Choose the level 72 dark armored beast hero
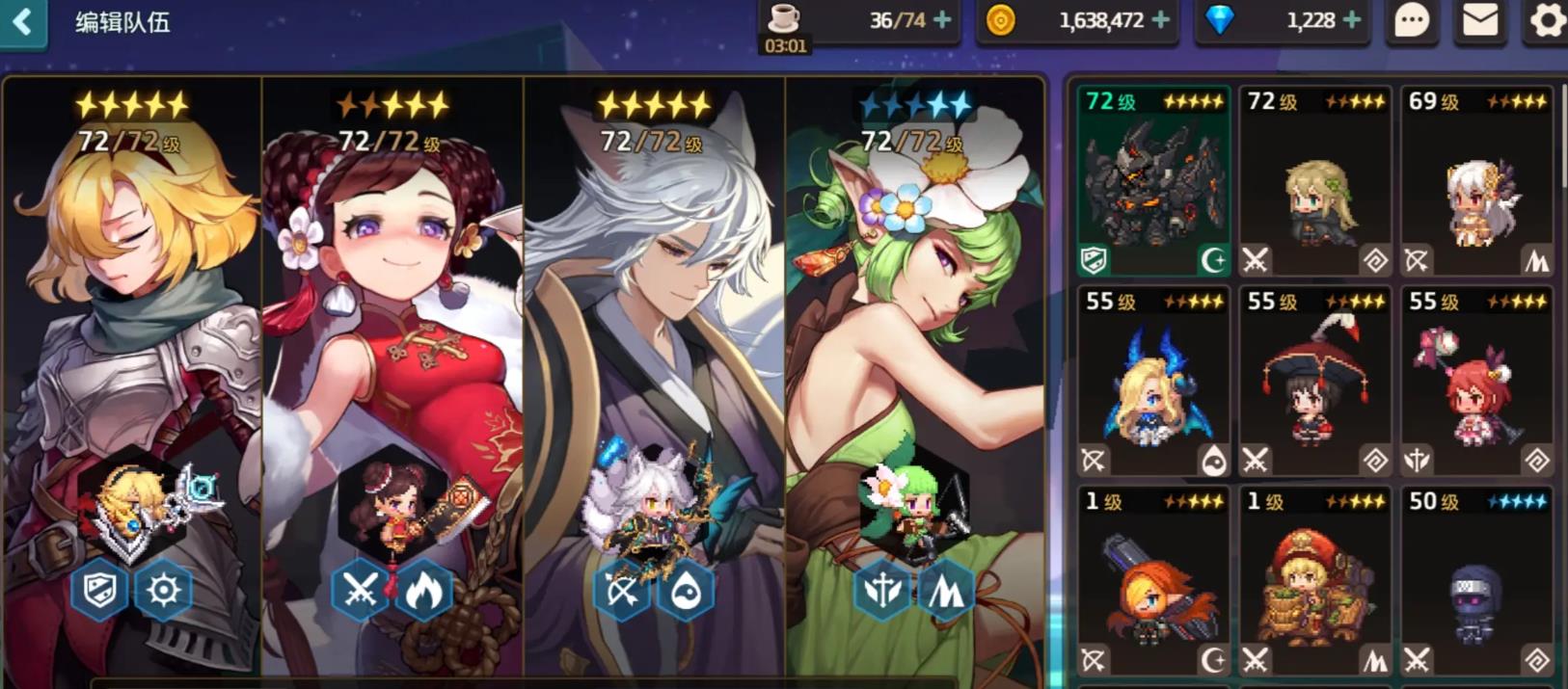The height and width of the screenshot is (689, 1568). tap(1153, 182)
